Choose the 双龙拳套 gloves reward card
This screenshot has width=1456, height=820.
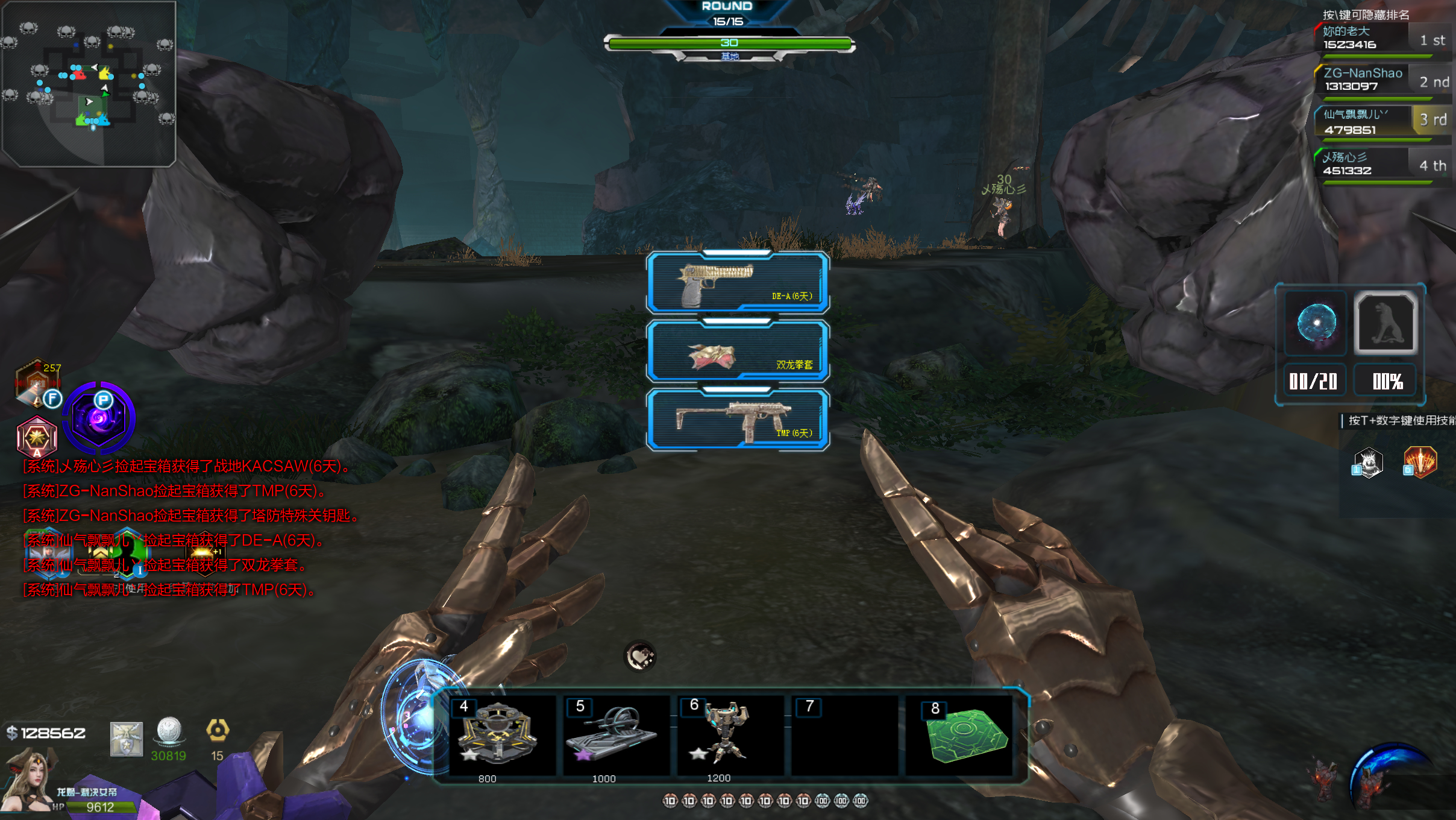(x=738, y=352)
